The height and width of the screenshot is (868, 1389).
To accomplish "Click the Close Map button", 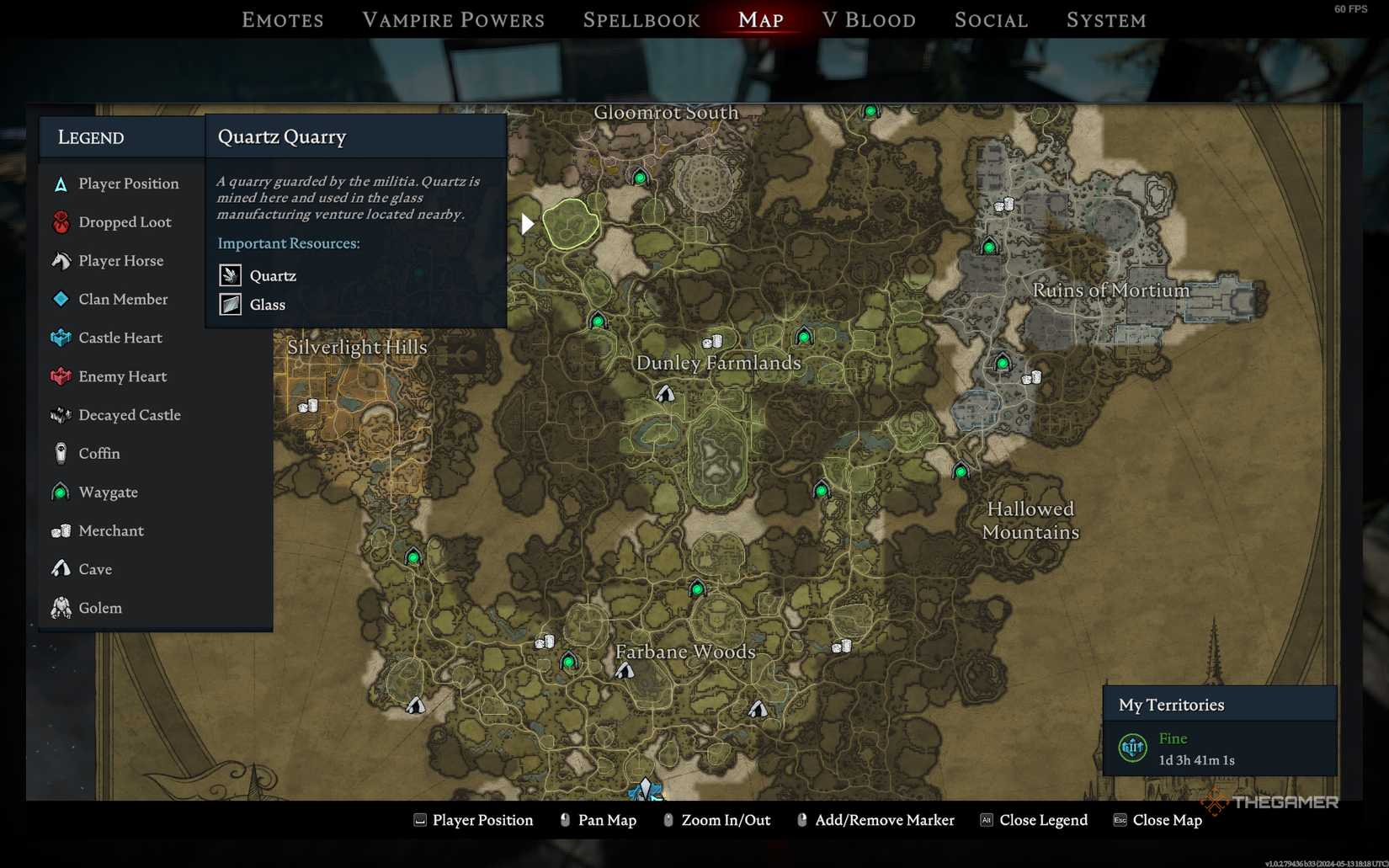I will (1168, 819).
